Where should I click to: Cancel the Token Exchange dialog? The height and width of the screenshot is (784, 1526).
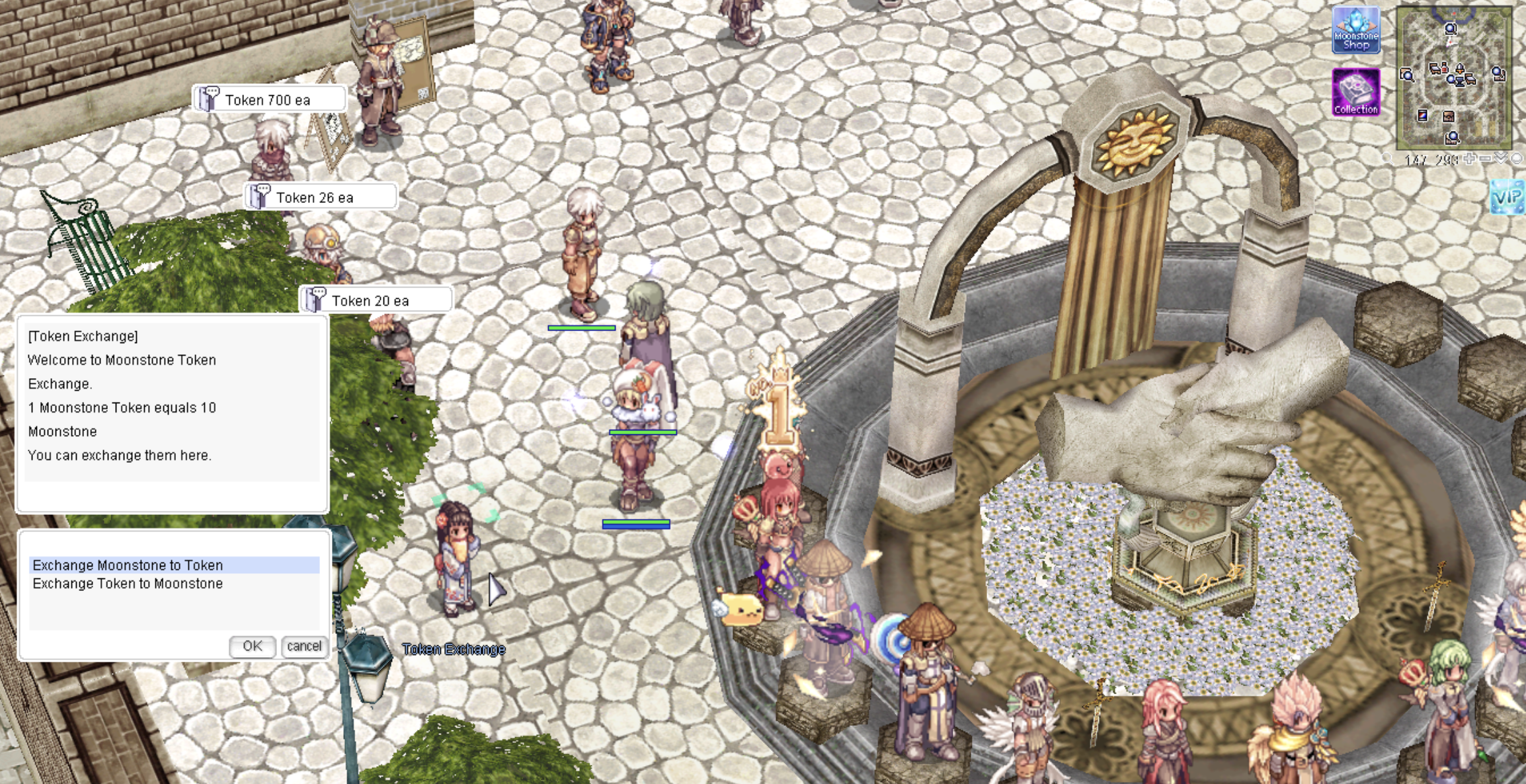click(x=304, y=646)
